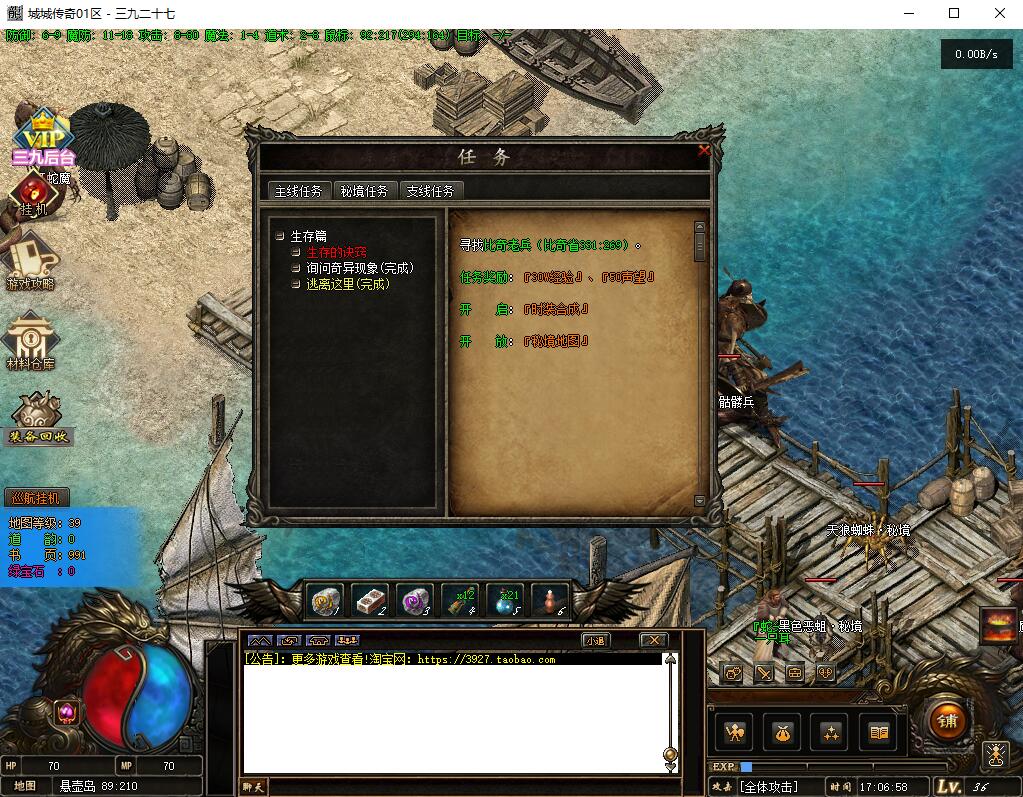
Task: Switch to the 支线任务 tab
Action: coord(430,191)
